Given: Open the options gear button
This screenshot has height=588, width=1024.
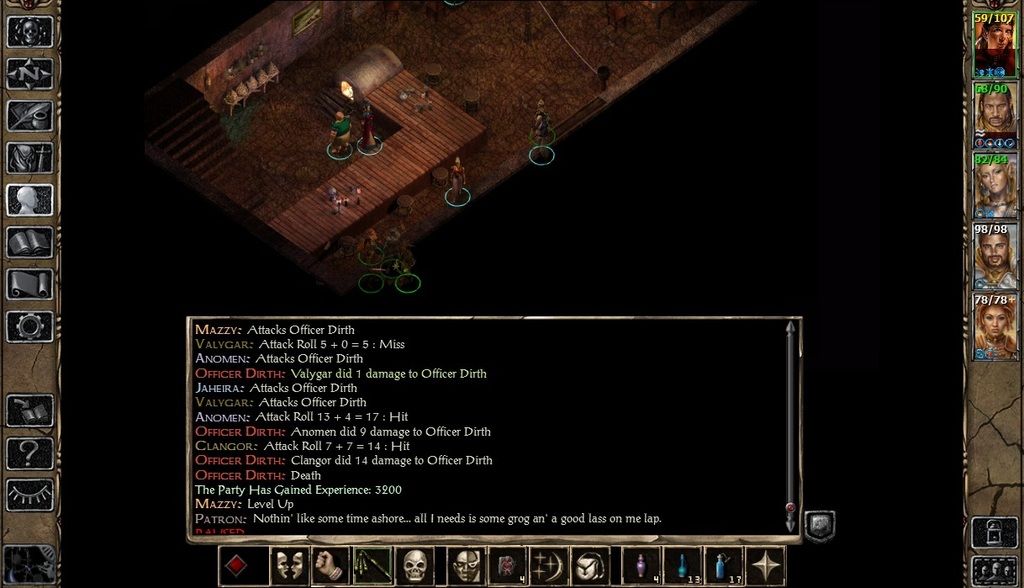Looking at the screenshot, I should coord(30,326).
